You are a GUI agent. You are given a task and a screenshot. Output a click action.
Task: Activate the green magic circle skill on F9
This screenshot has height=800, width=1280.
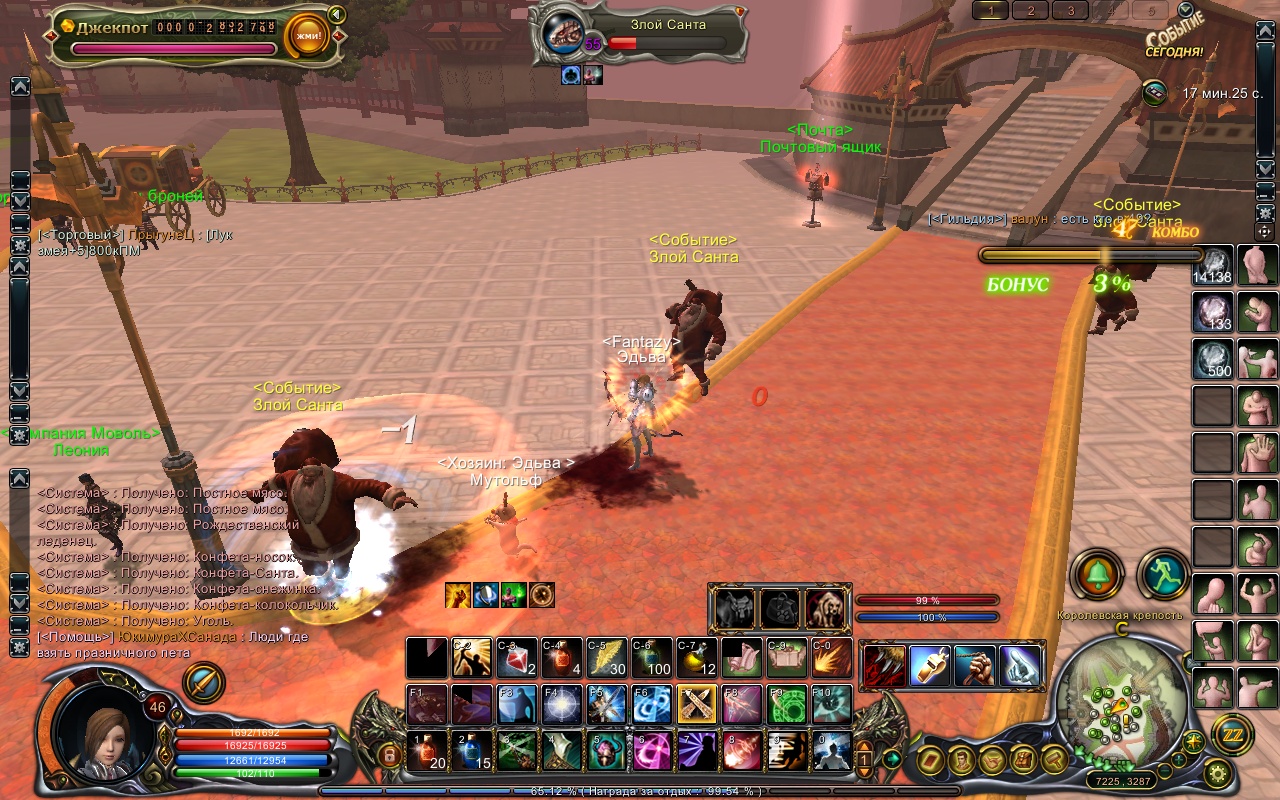(787, 704)
